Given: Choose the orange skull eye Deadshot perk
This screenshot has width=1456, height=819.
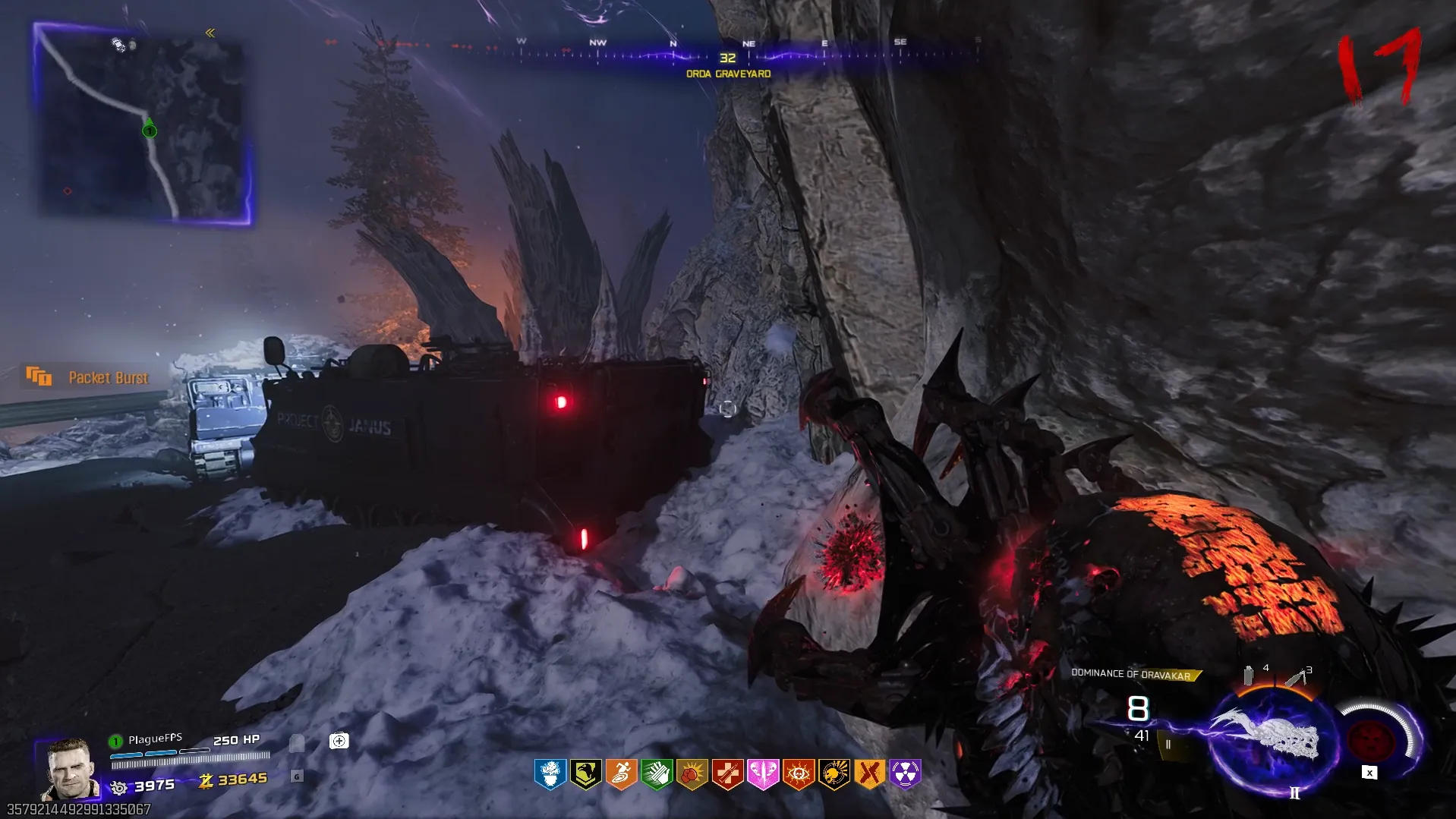Looking at the screenshot, I should click(799, 773).
